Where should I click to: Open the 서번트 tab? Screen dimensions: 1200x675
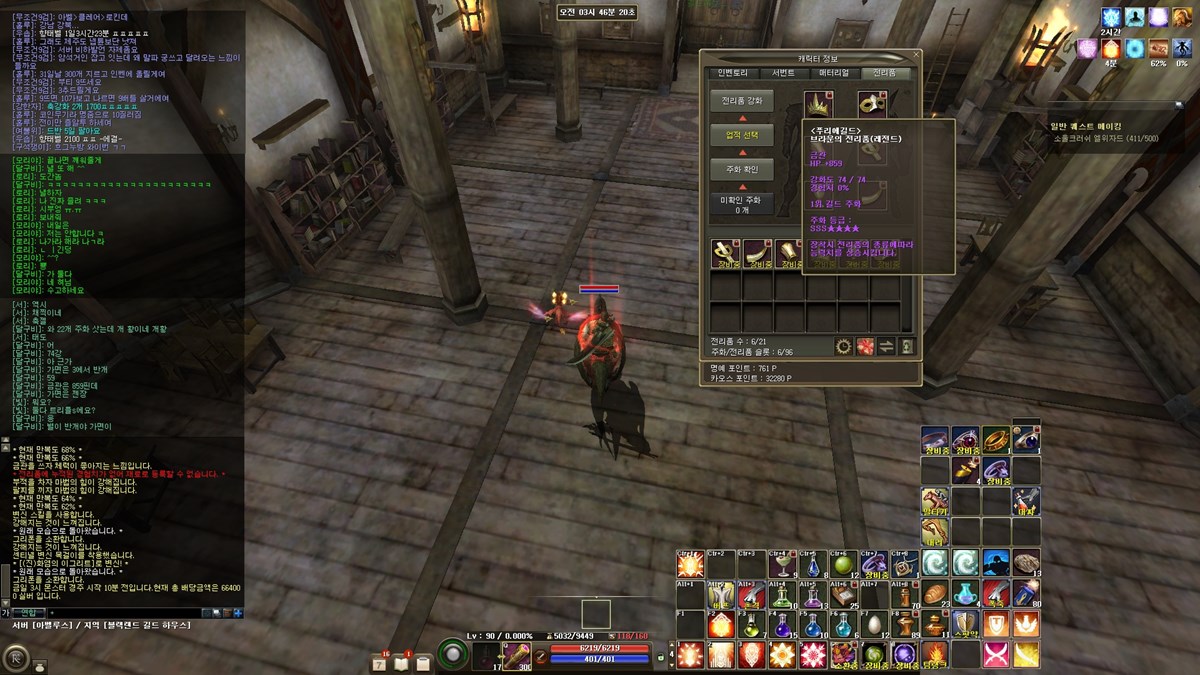(x=783, y=73)
